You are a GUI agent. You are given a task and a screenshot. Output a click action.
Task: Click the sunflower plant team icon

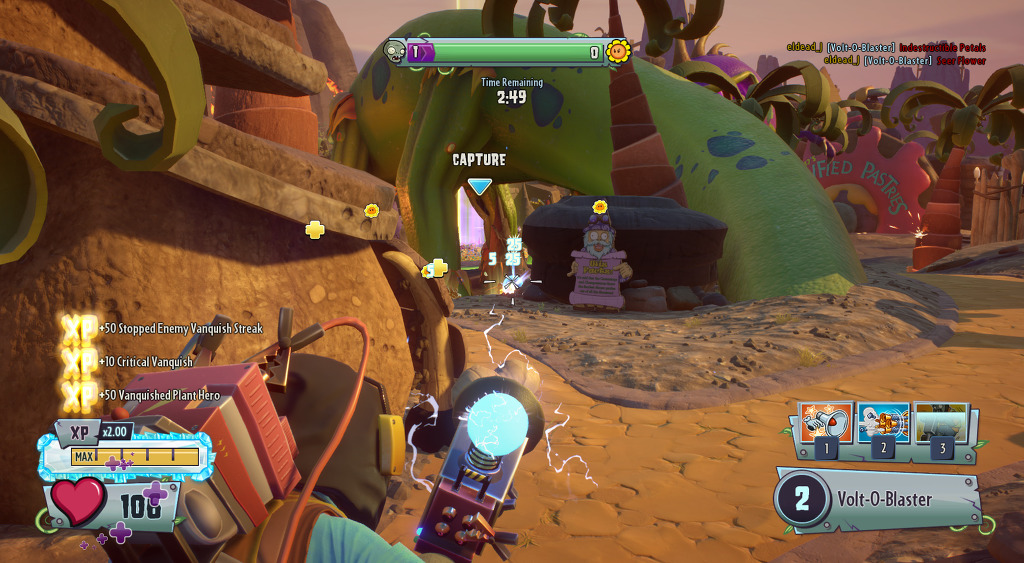point(619,51)
